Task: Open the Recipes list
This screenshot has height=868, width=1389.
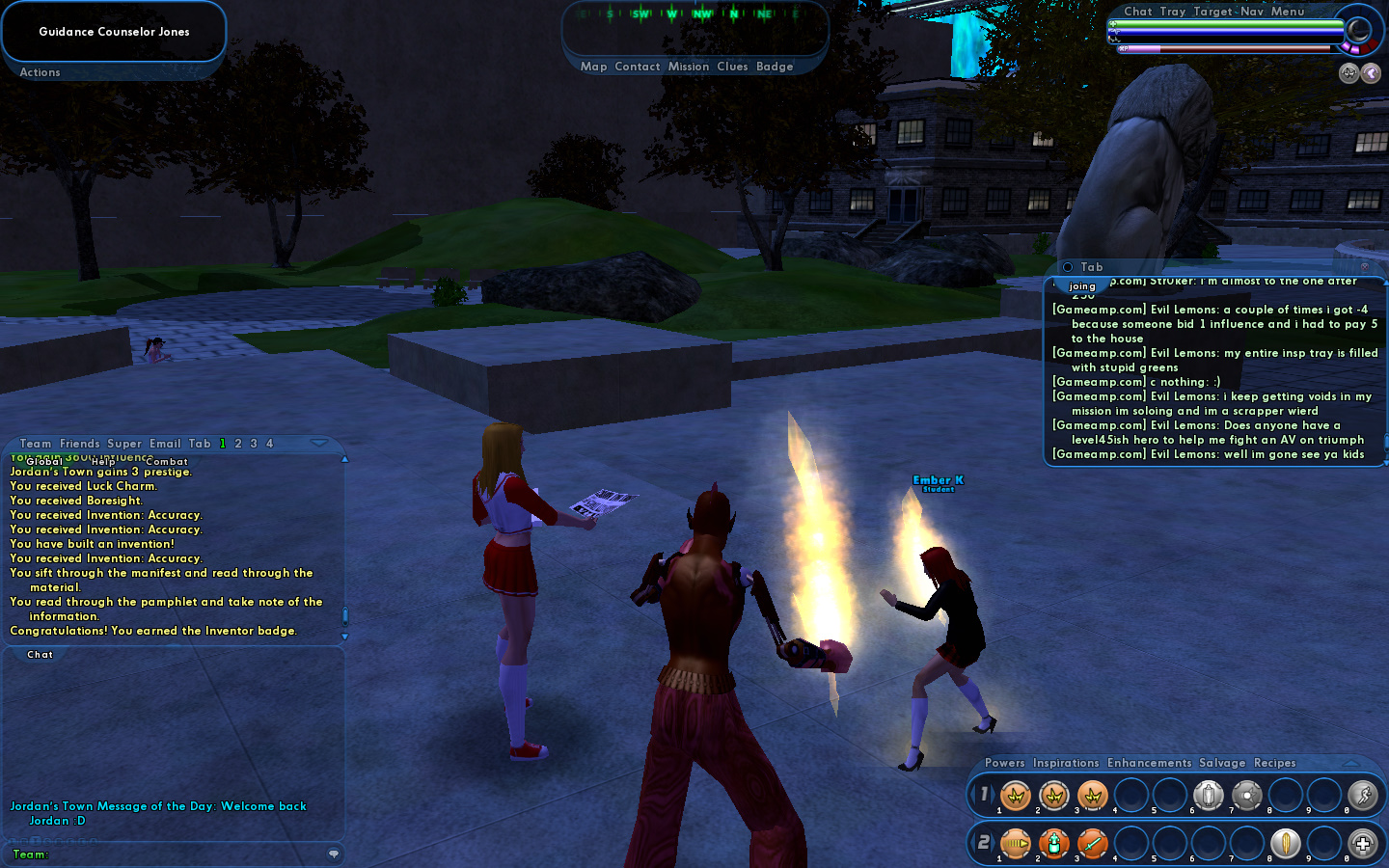Action: 1274,763
